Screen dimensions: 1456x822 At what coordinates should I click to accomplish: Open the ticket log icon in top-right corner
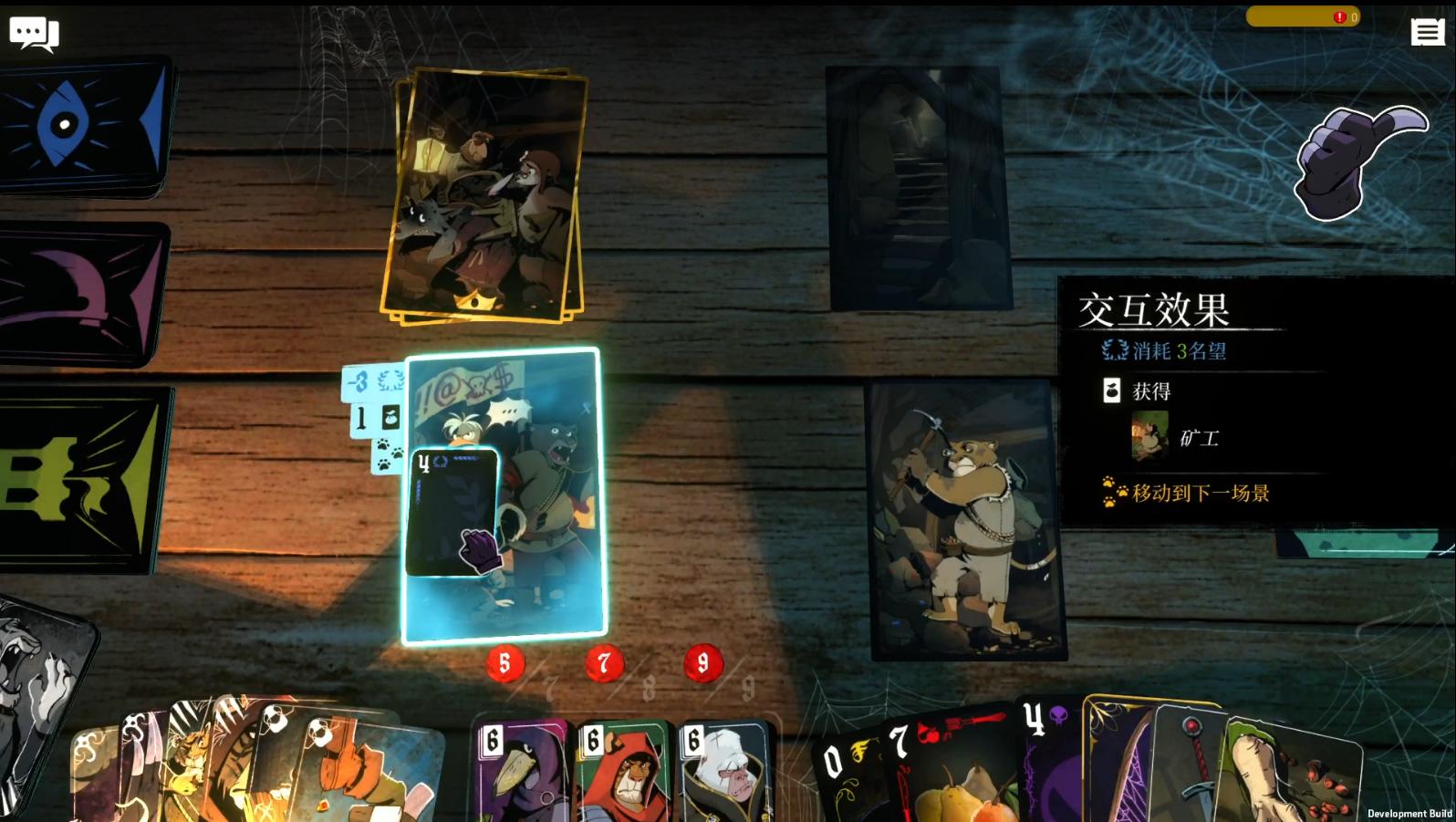pos(1428,32)
